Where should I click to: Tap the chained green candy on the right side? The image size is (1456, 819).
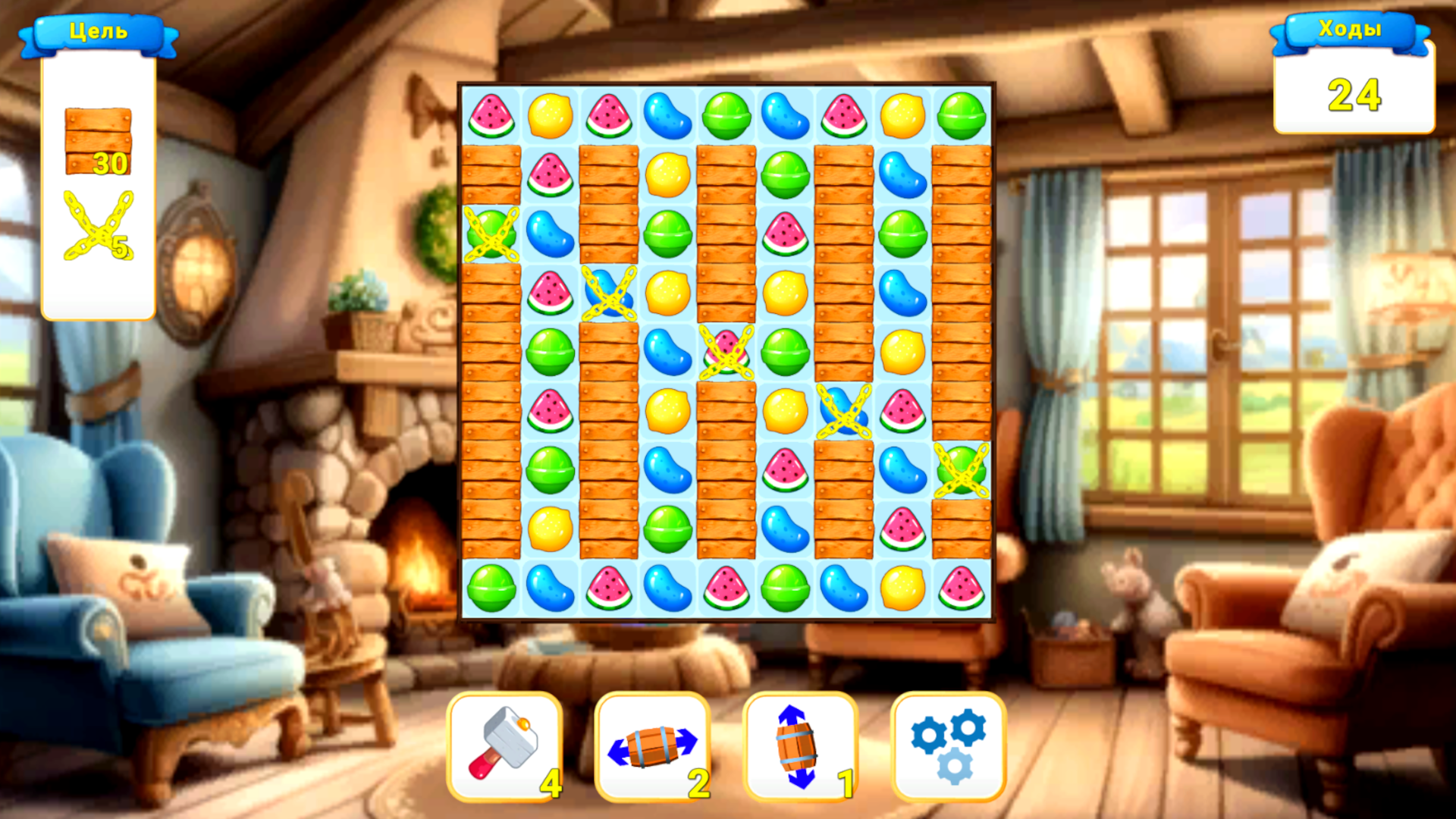[x=963, y=472]
